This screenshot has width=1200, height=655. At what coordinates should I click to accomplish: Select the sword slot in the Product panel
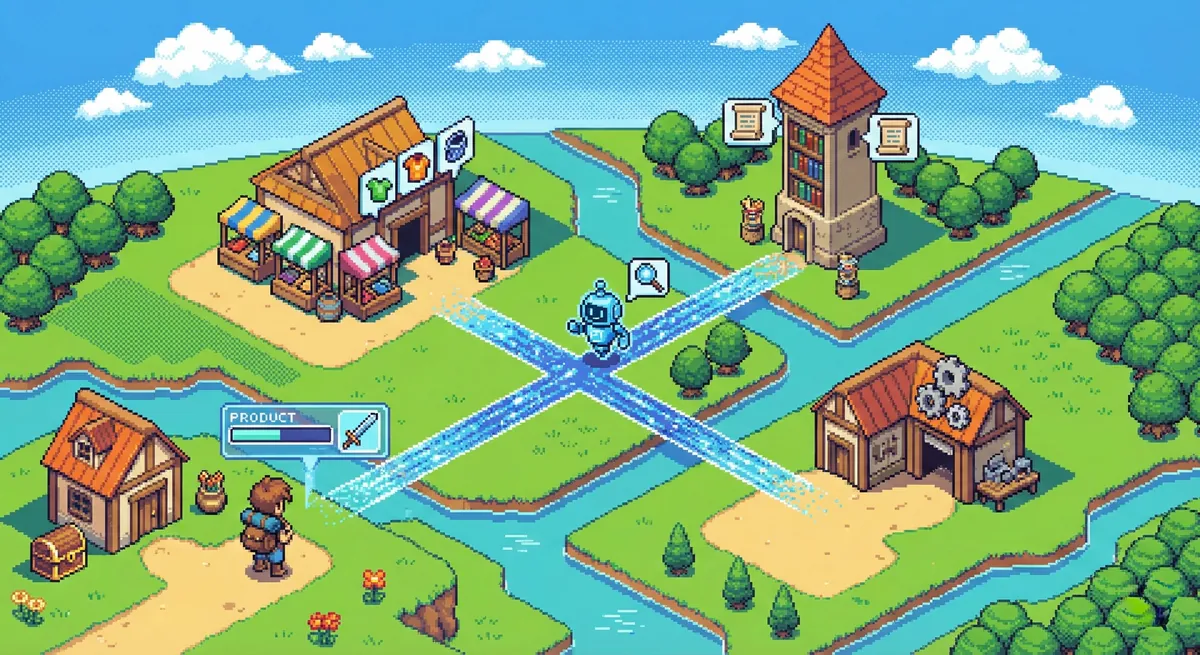pos(358,431)
